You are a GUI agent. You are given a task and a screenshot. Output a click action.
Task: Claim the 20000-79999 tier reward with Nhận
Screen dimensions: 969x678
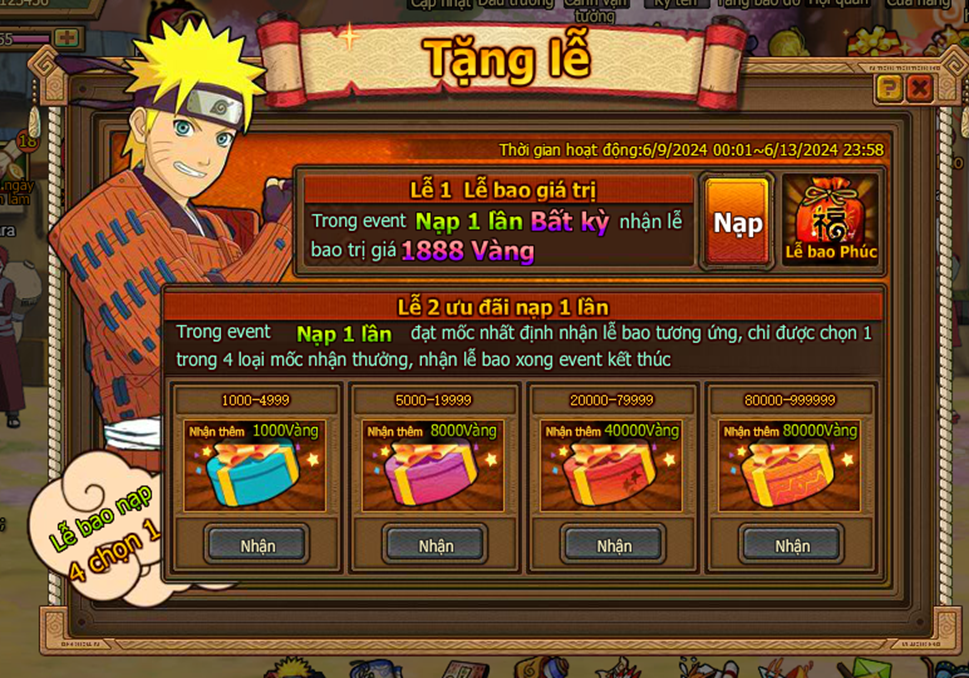[614, 545]
